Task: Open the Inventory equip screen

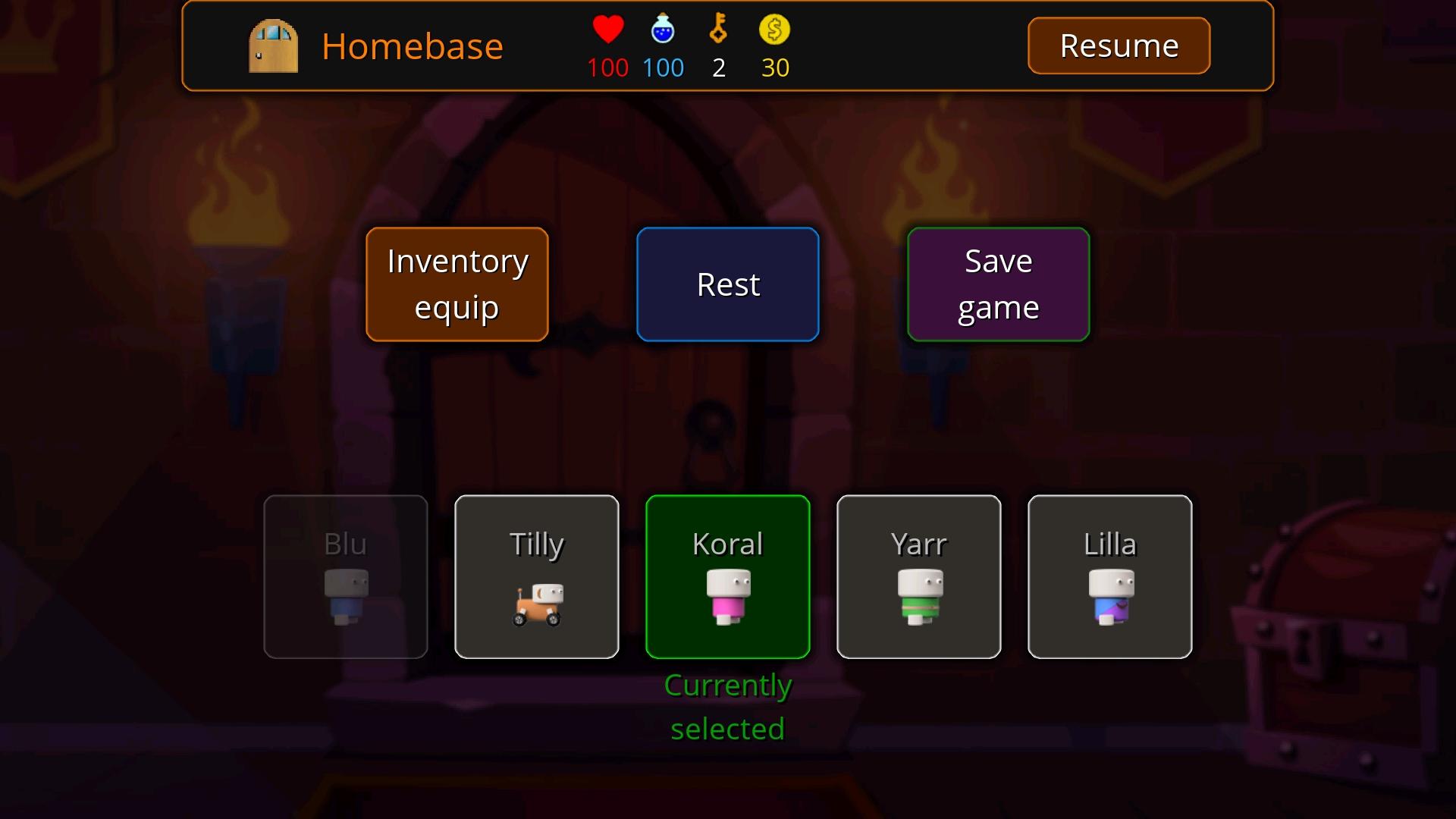Action: pyautogui.click(x=457, y=284)
